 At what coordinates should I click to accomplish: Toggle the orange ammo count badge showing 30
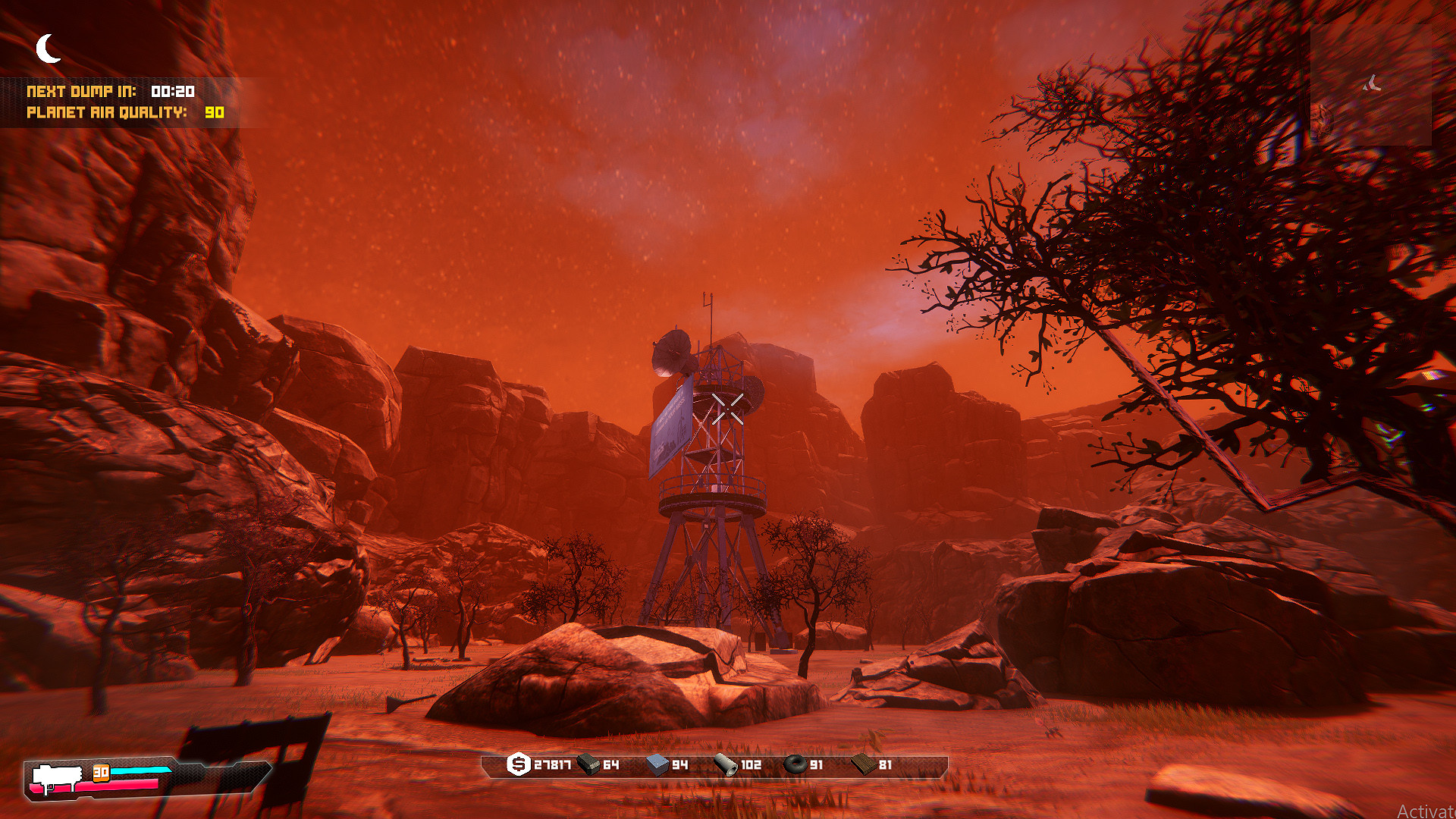[x=101, y=773]
